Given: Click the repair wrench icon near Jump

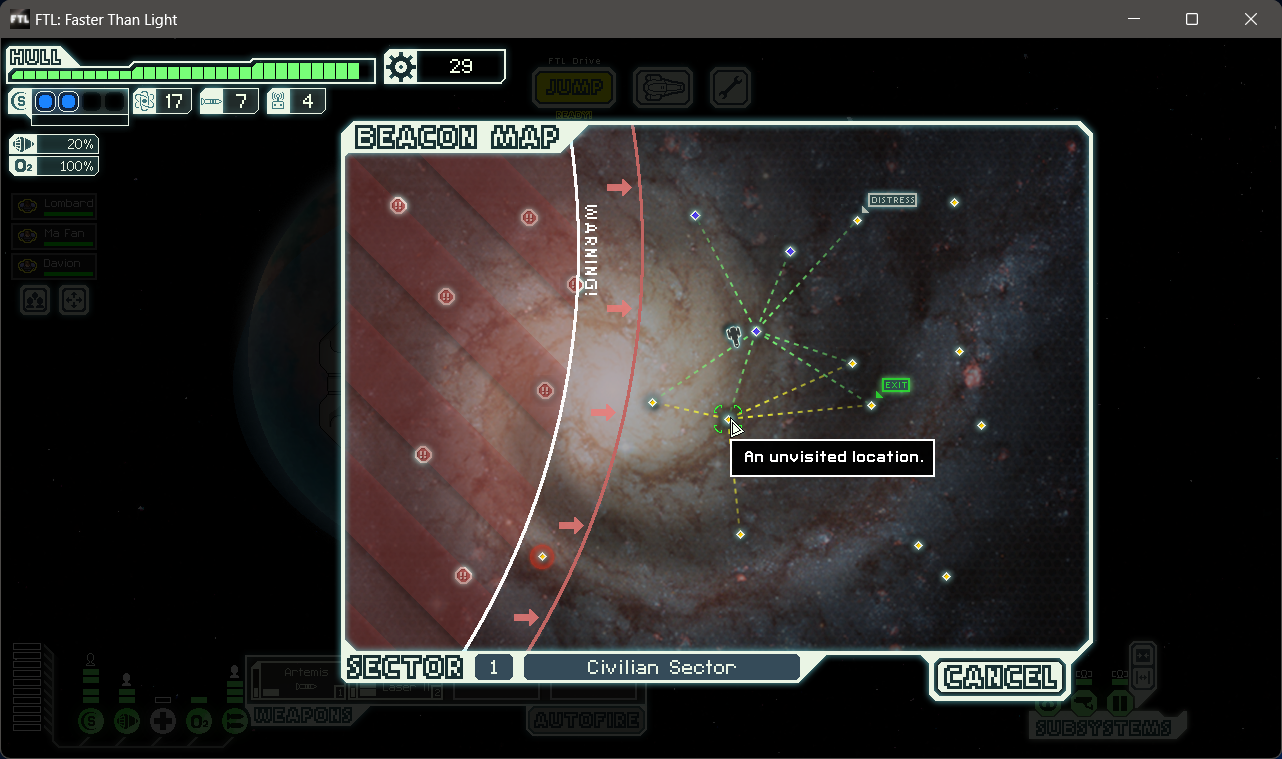Looking at the screenshot, I should pos(730,88).
